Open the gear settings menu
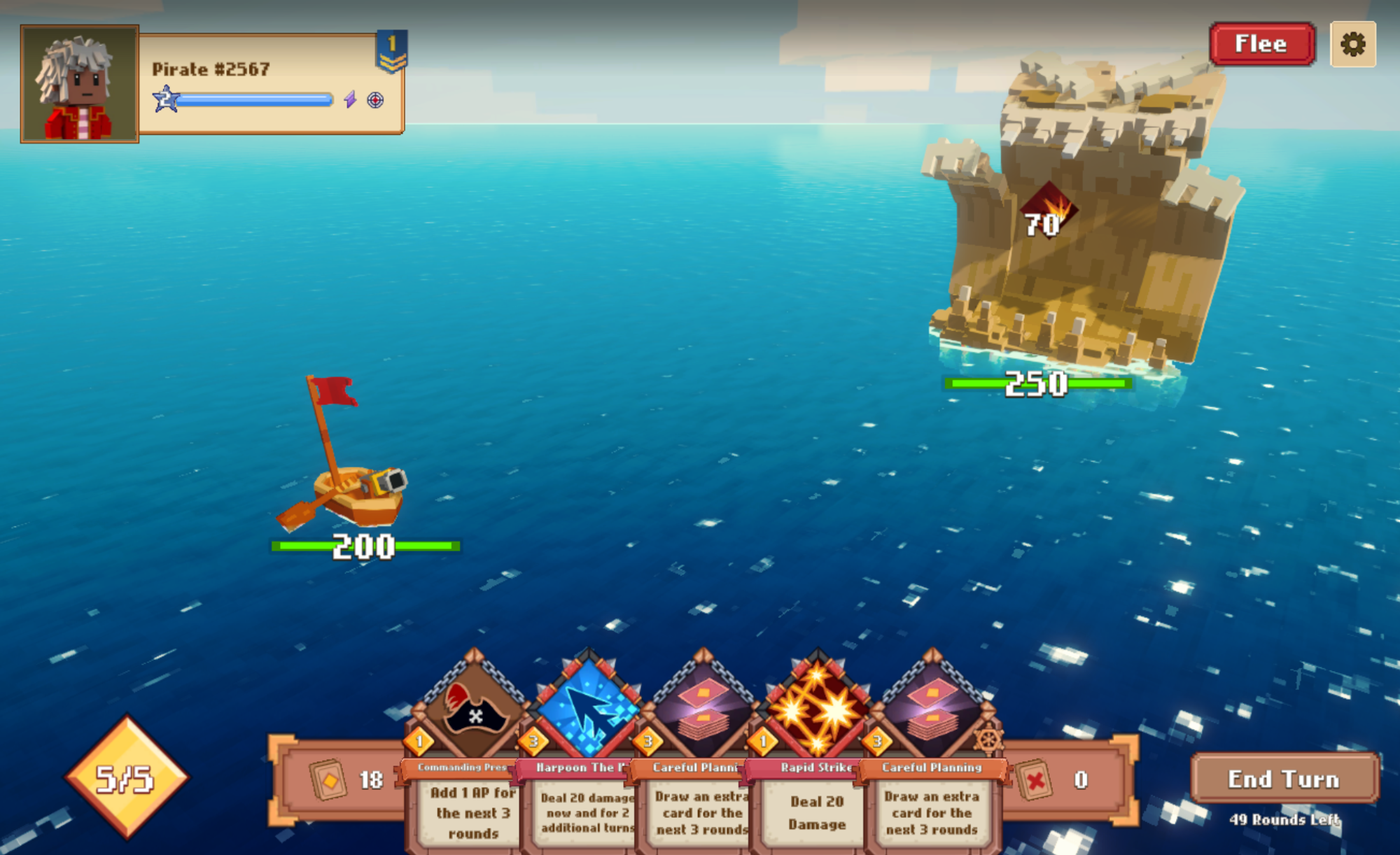1400x855 pixels. pos(1352,45)
